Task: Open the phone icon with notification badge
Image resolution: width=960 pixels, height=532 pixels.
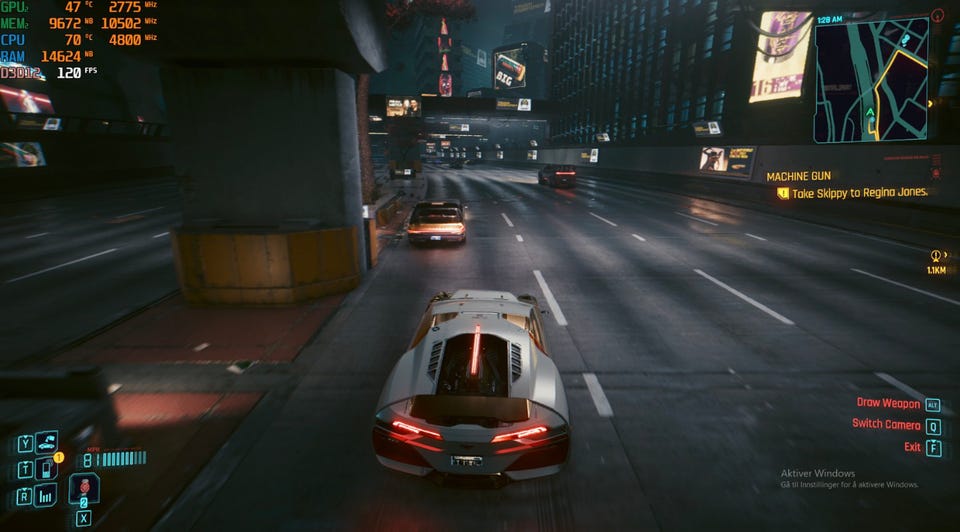Action: [x=47, y=469]
